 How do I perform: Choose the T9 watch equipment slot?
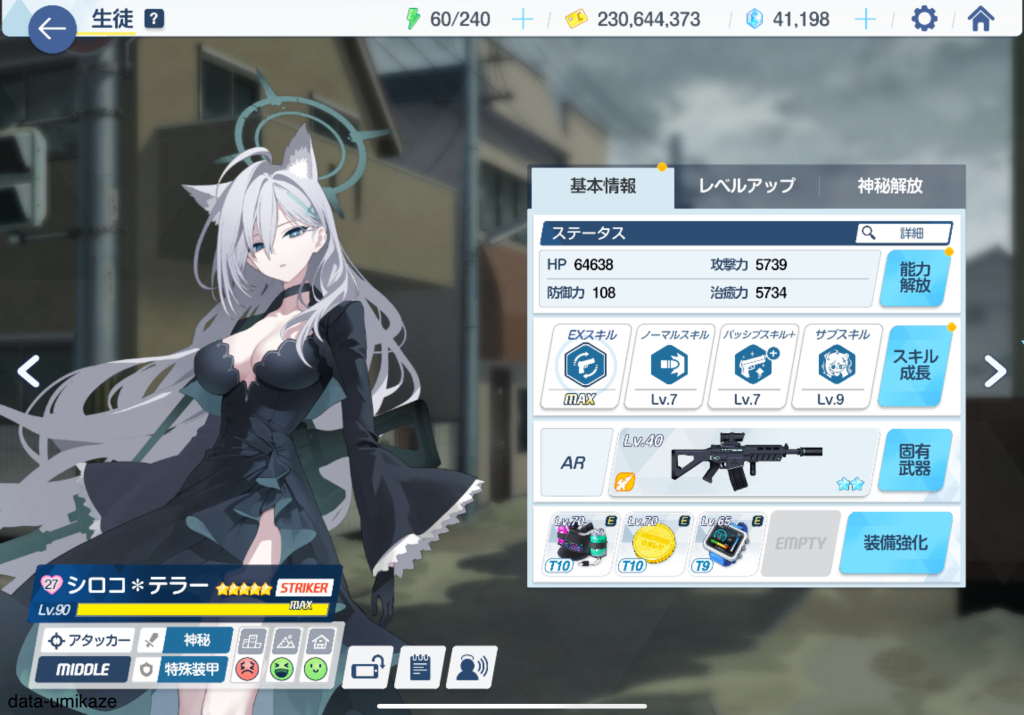pyautogui.click(x=728, y=544)
